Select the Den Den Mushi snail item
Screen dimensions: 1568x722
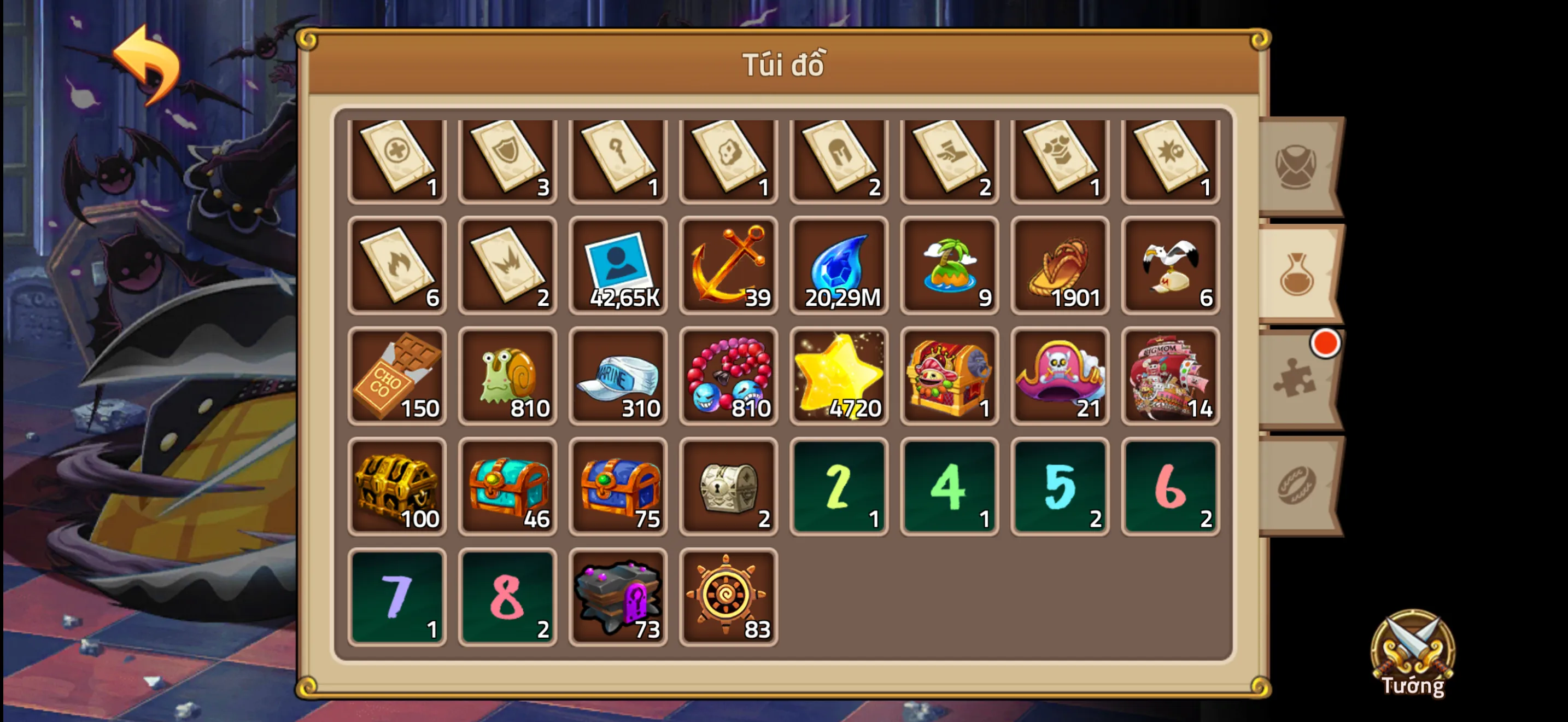(507, 376)
